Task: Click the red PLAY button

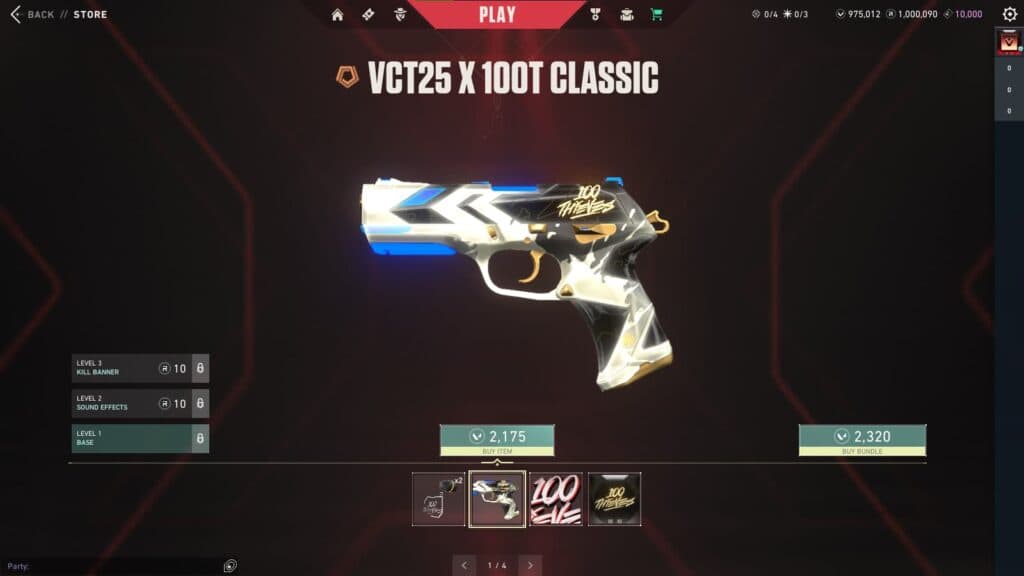Action: (497, 14)
